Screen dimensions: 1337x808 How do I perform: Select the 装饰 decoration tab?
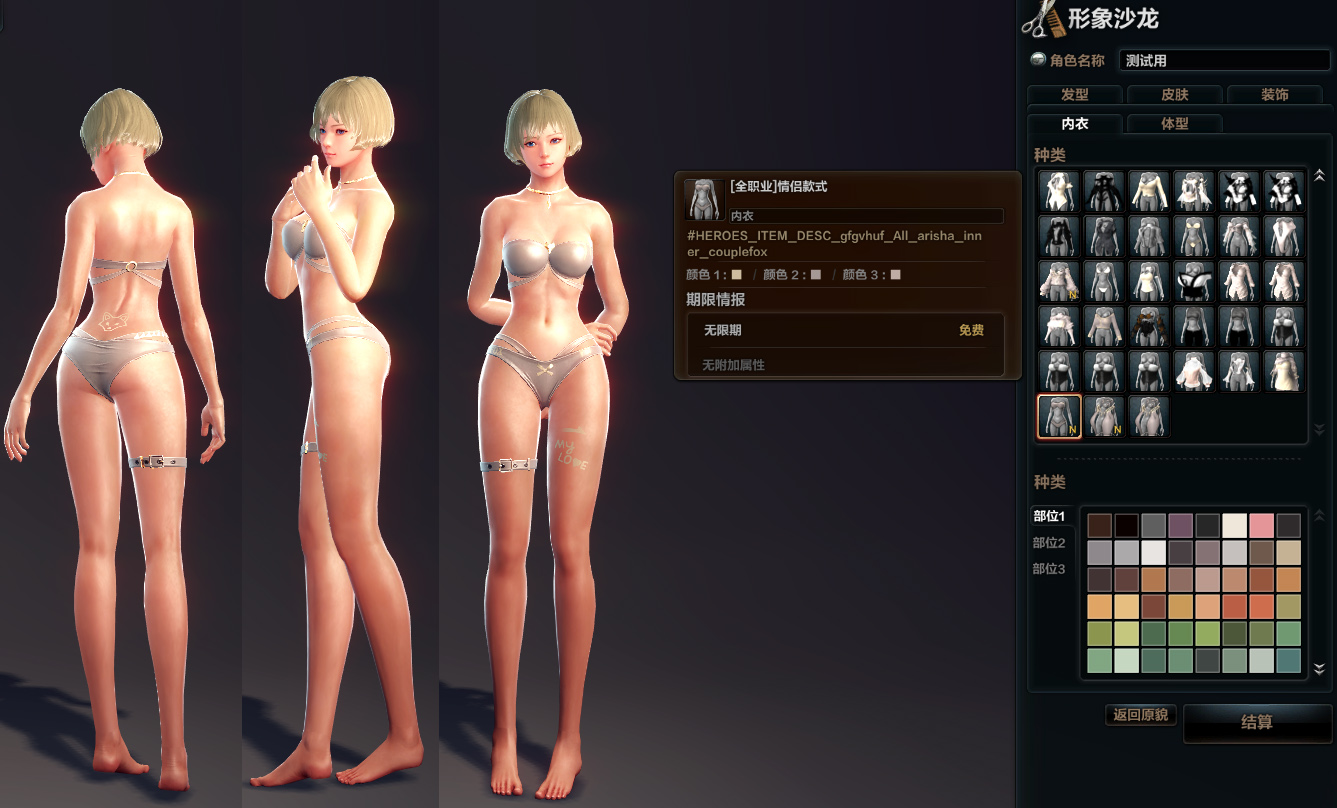tap(1274, 95)
